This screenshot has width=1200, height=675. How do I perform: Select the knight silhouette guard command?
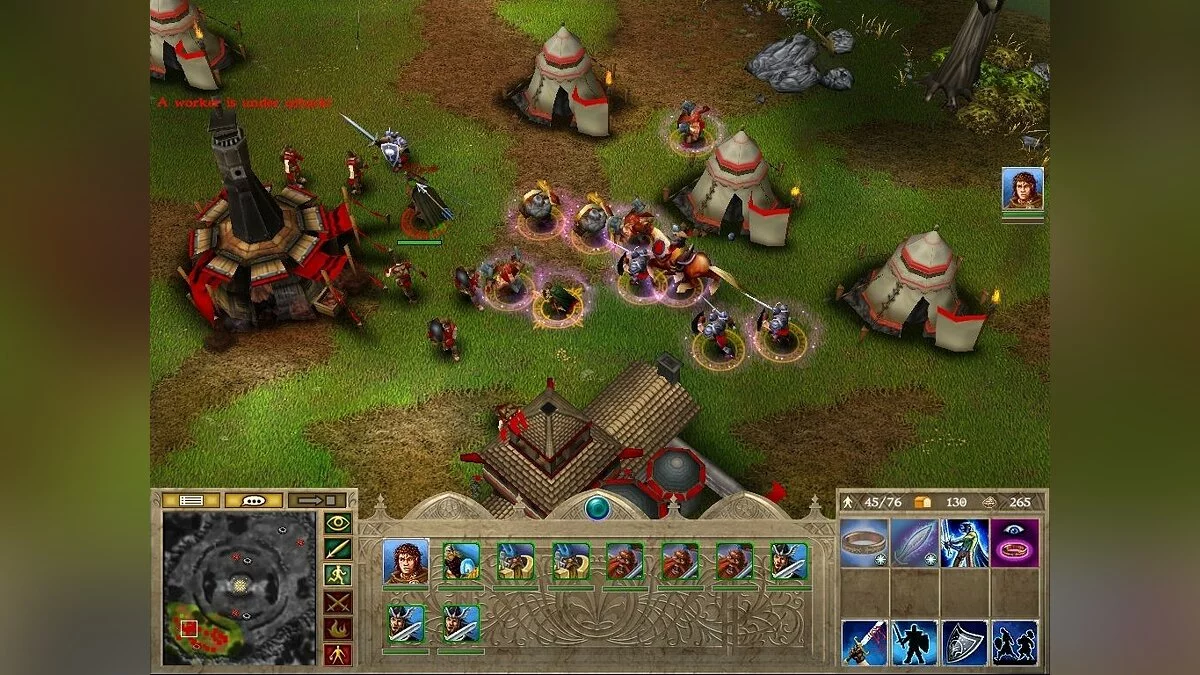[914, 642]
